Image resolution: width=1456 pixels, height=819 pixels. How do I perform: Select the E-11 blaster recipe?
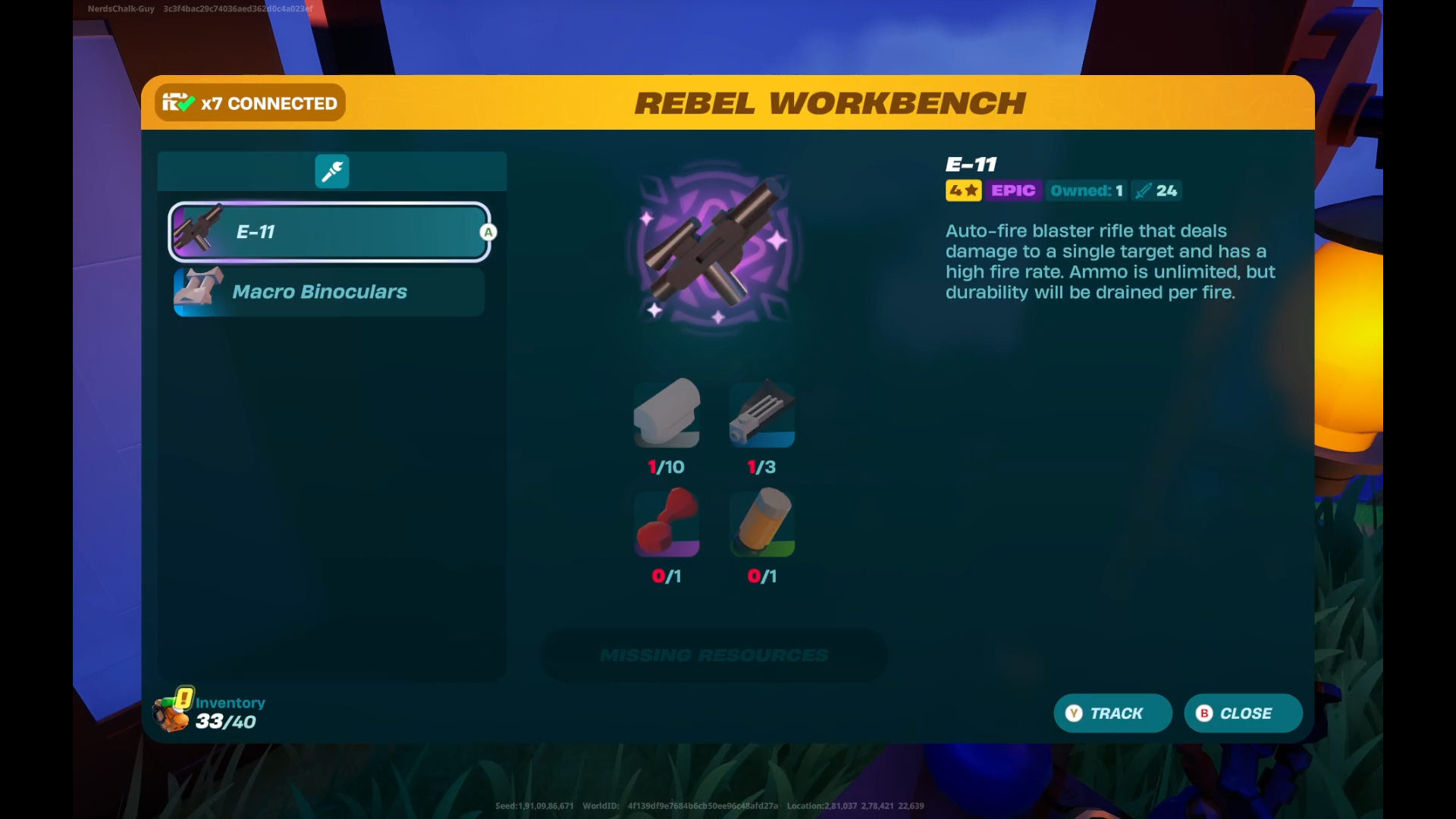pyautogui.click(x=329, y=232)
